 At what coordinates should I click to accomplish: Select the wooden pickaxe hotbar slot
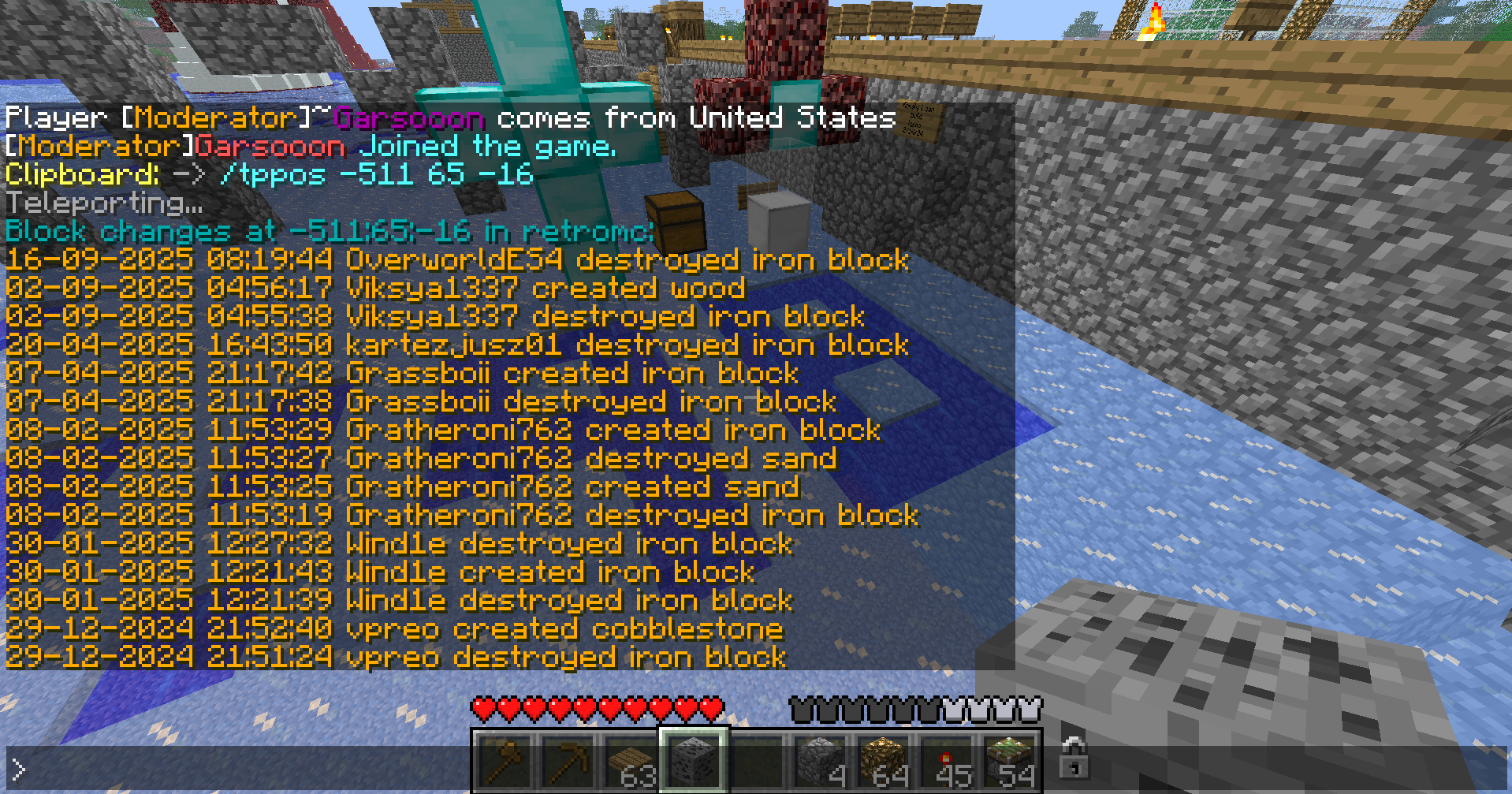[x=568, y=761]
